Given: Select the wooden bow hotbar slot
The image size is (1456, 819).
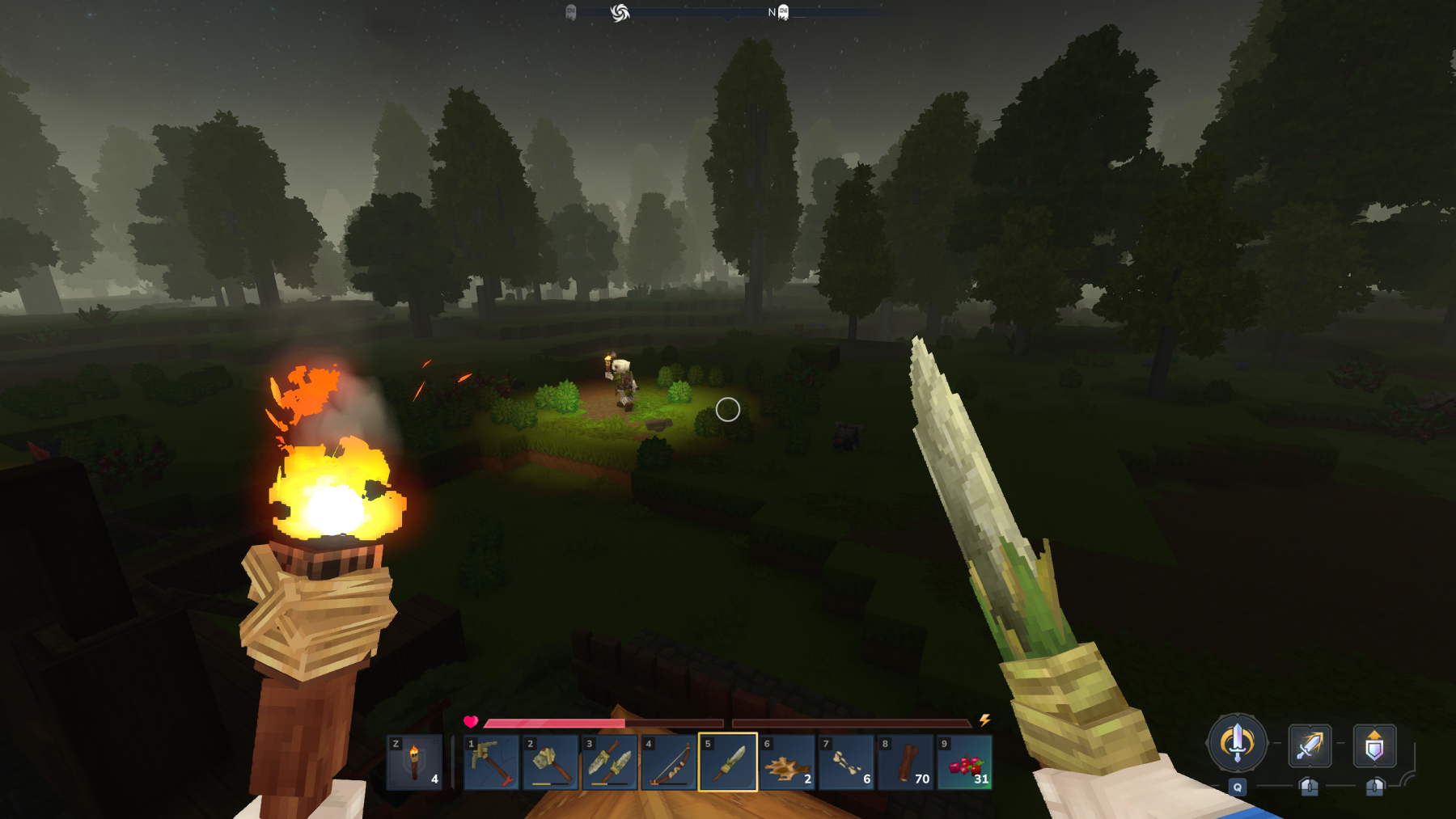Looking at the screenshot, I should pyautogui.click(x=669, y=762).
